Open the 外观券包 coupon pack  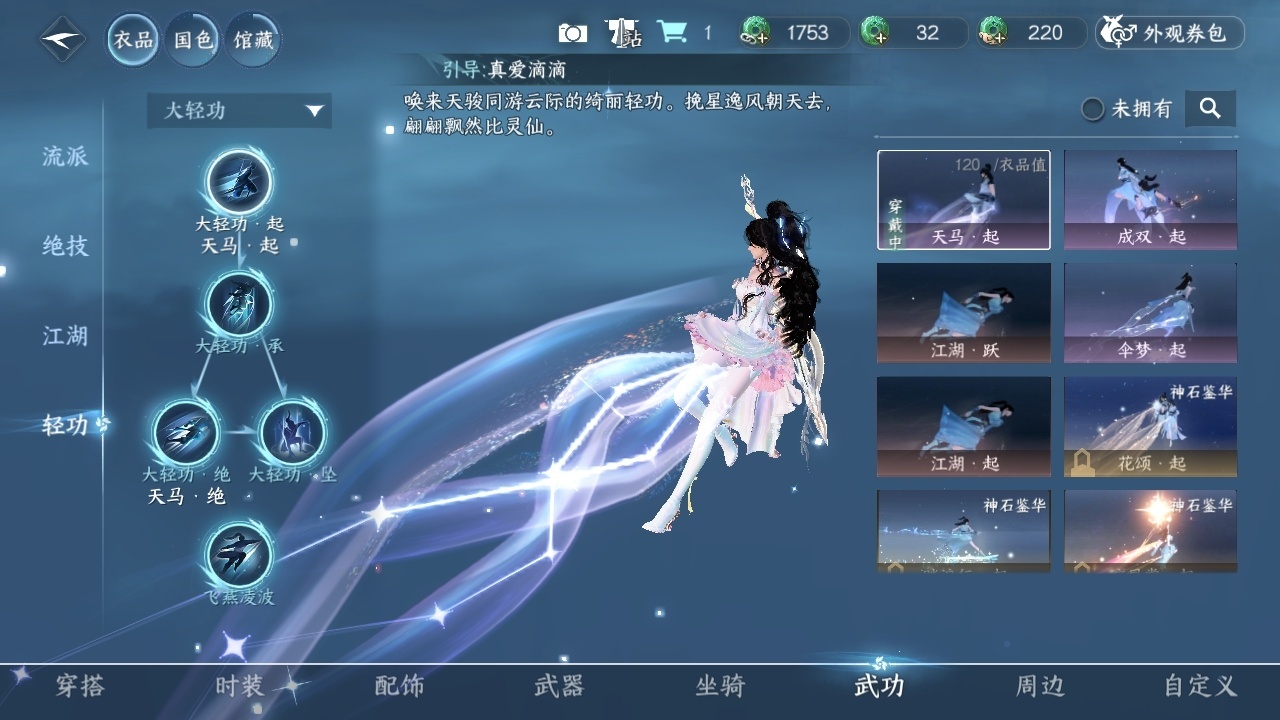point(1170,33)
